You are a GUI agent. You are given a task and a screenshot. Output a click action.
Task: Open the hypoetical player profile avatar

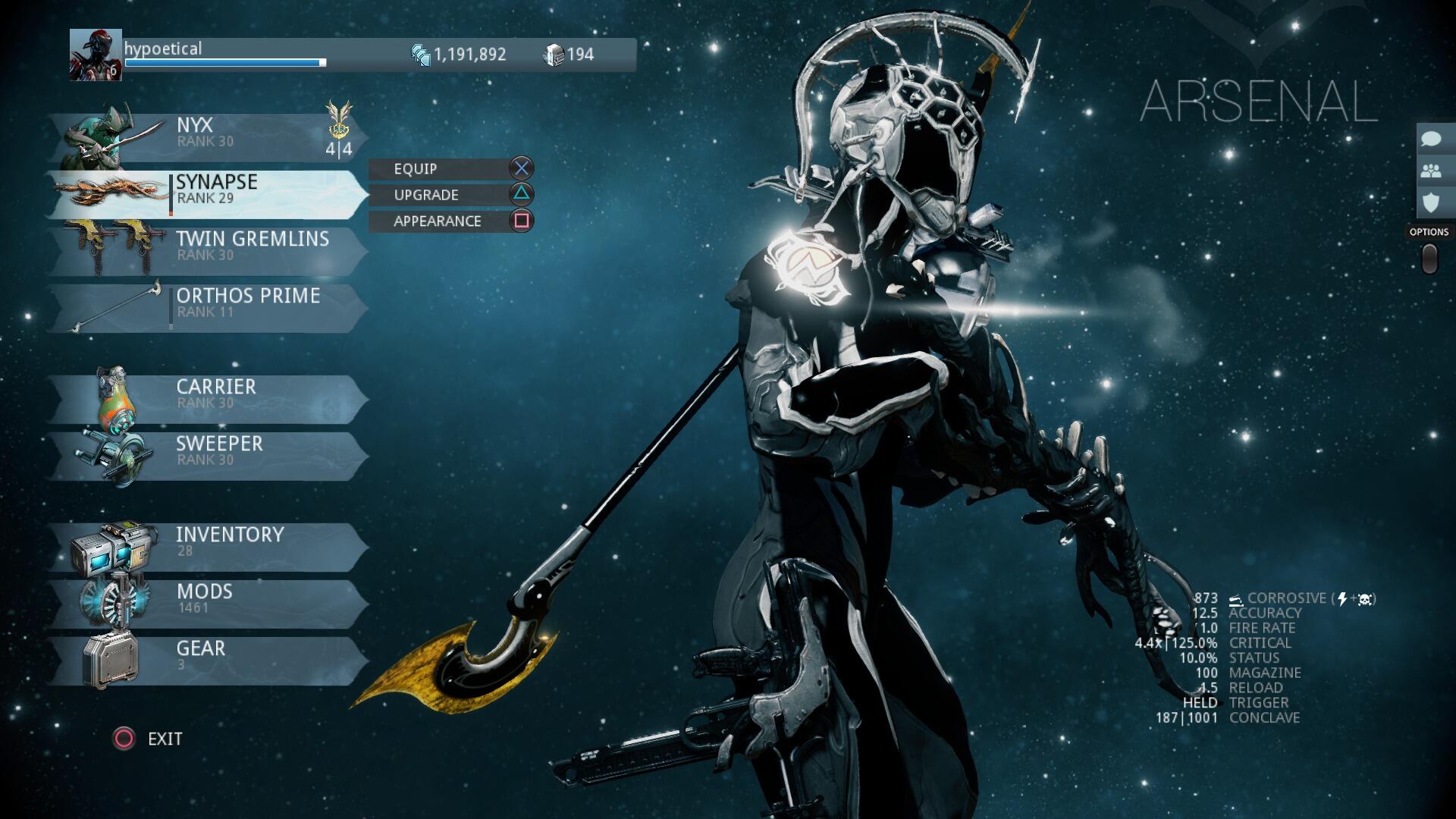click(x=96, y=55)
